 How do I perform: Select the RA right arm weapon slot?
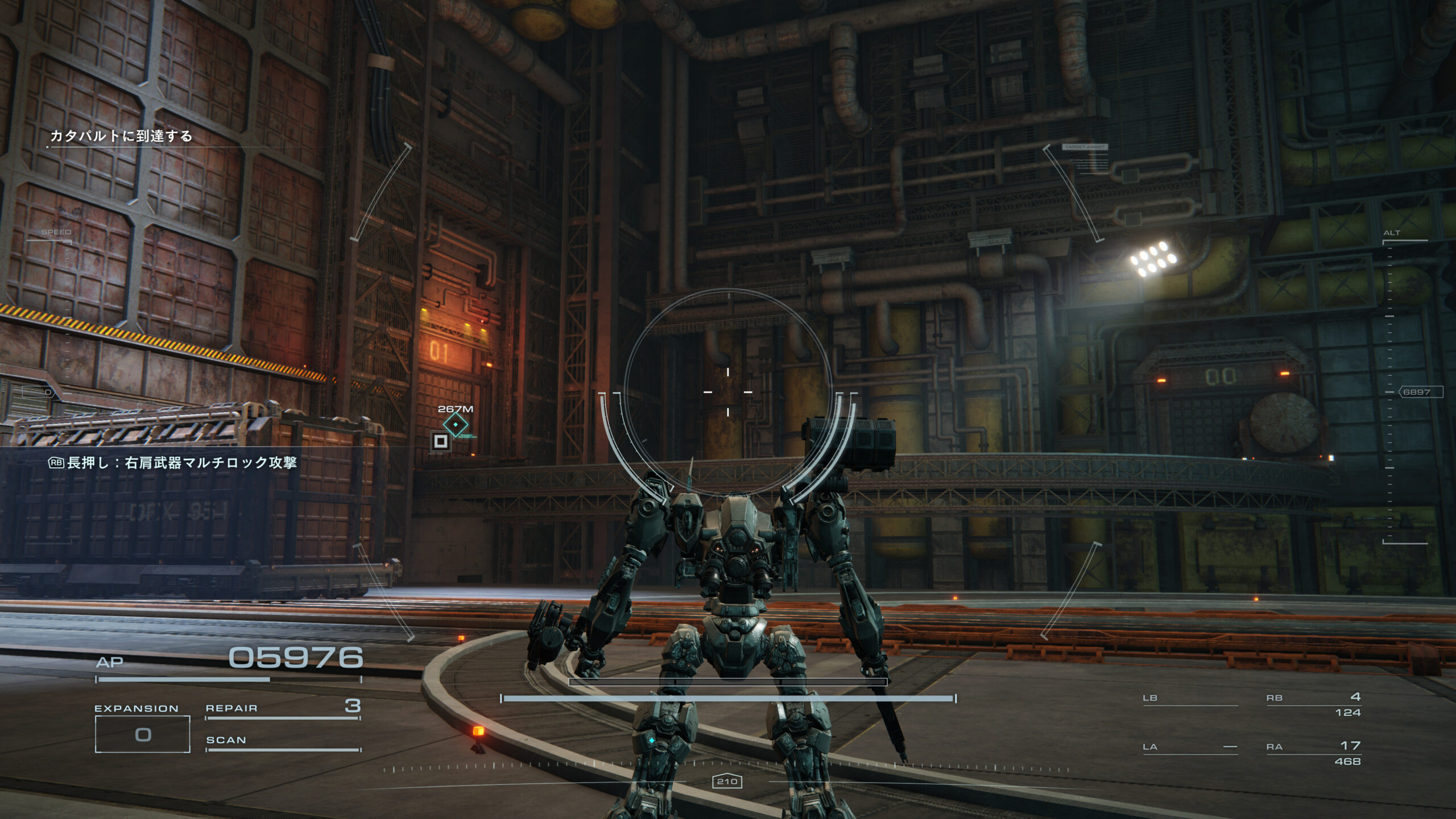pyautogui.click(x=1313, y=752)
